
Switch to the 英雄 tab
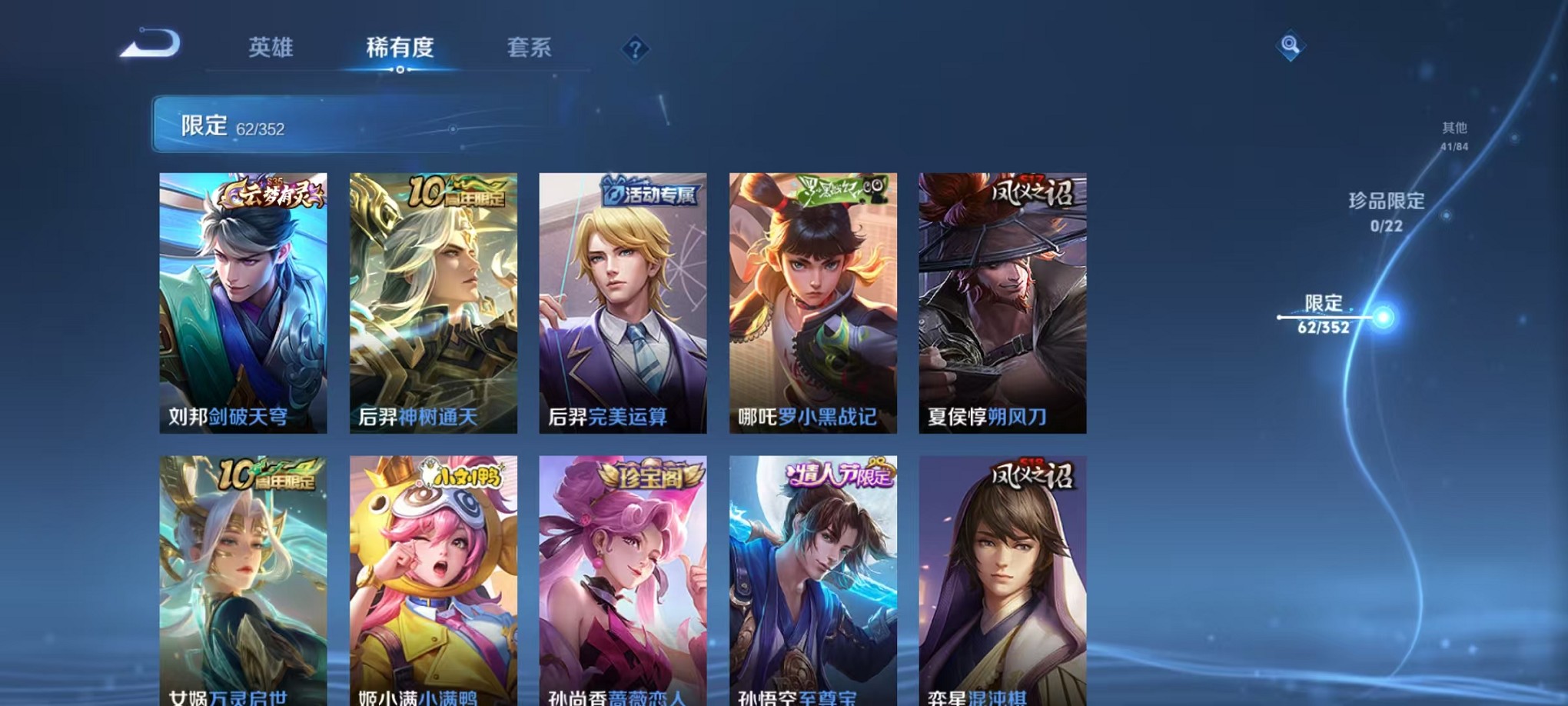[273, 48]
